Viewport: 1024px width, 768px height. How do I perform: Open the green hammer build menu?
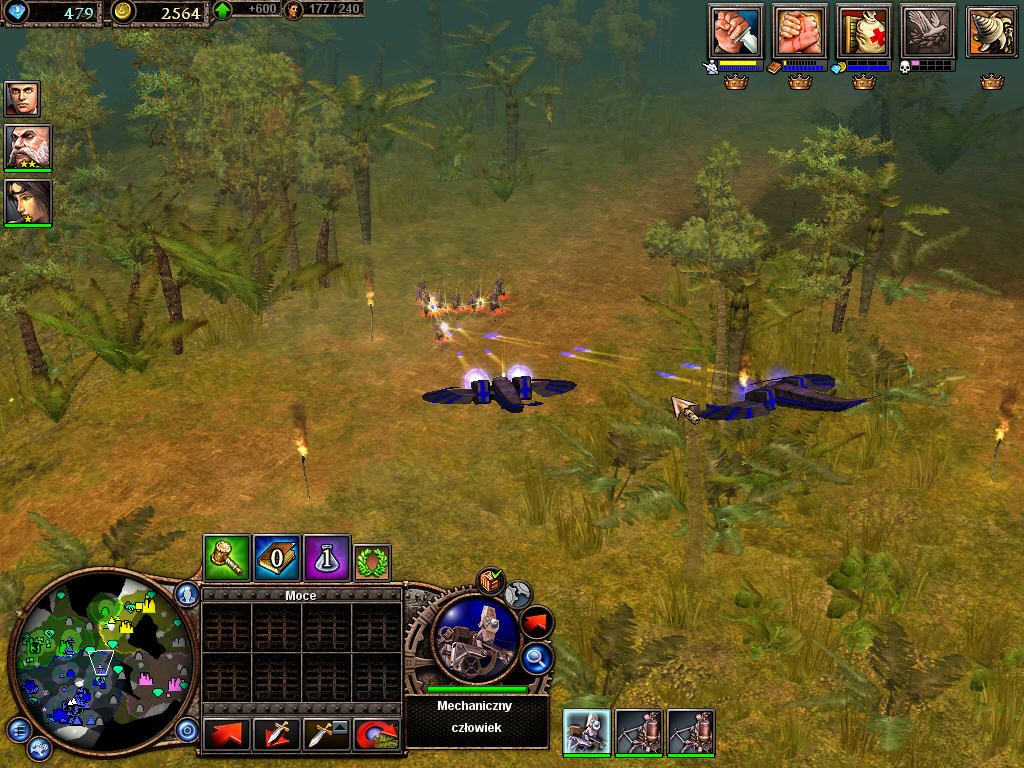click(226, 556)
